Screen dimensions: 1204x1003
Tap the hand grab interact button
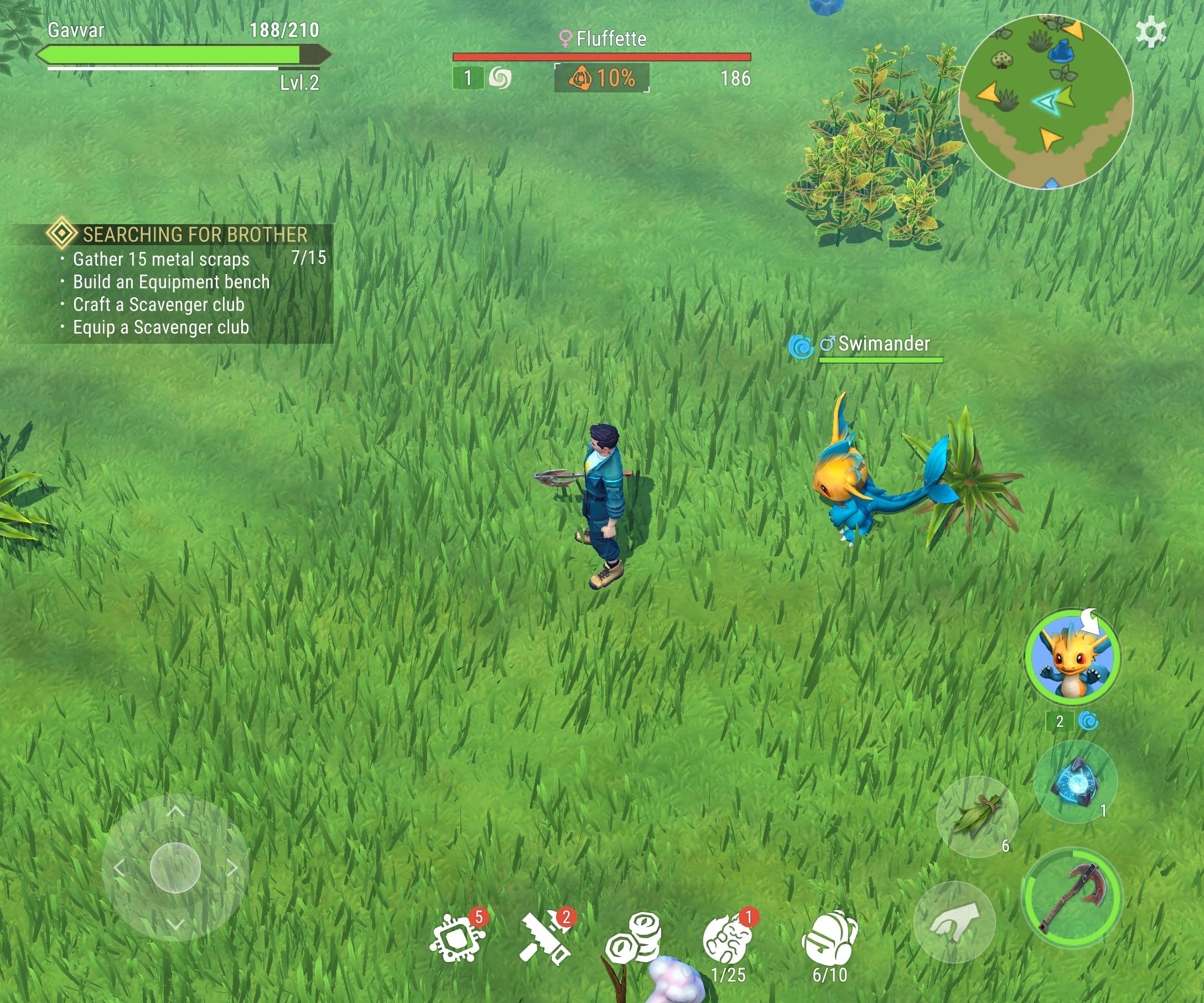point(954,921)
